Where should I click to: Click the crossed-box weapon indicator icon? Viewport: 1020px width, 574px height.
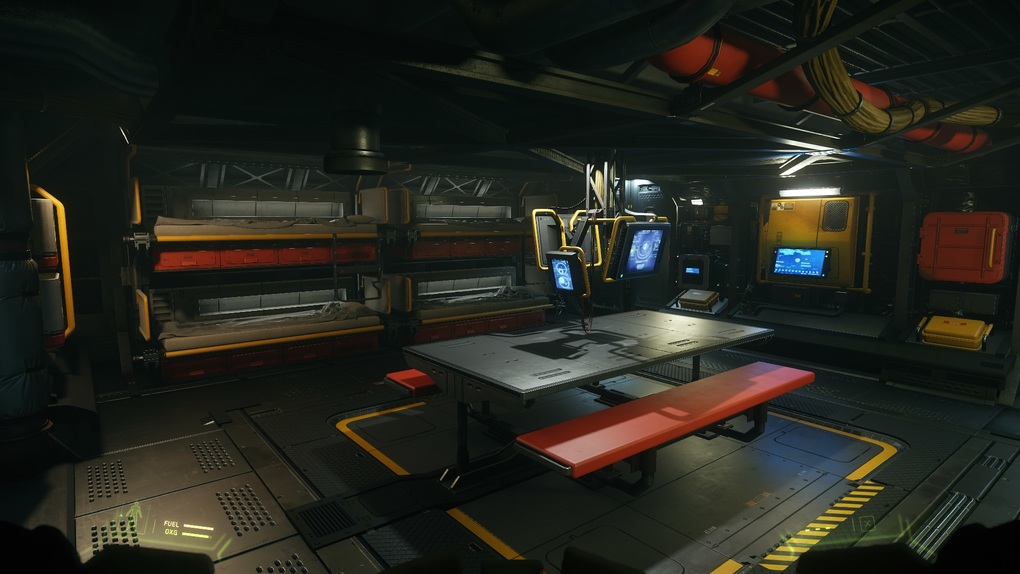coord(867,522)
